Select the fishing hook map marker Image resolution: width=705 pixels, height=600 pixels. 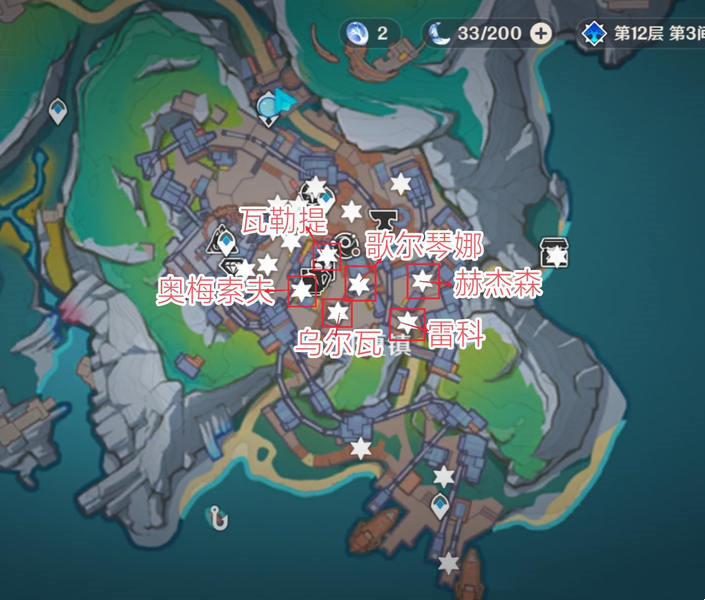click(216, 517)
